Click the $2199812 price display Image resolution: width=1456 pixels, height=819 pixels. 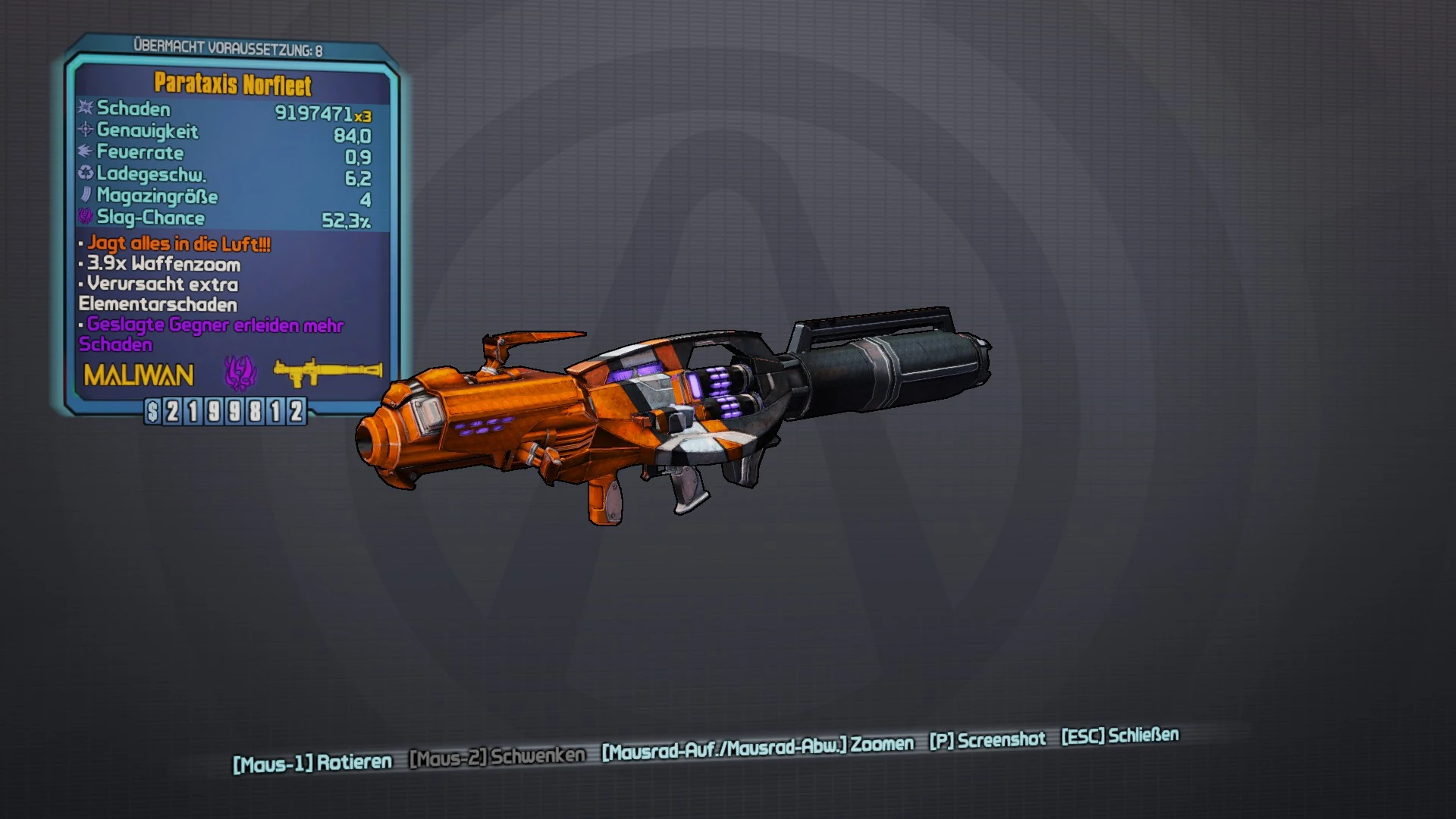pos(225,410)
